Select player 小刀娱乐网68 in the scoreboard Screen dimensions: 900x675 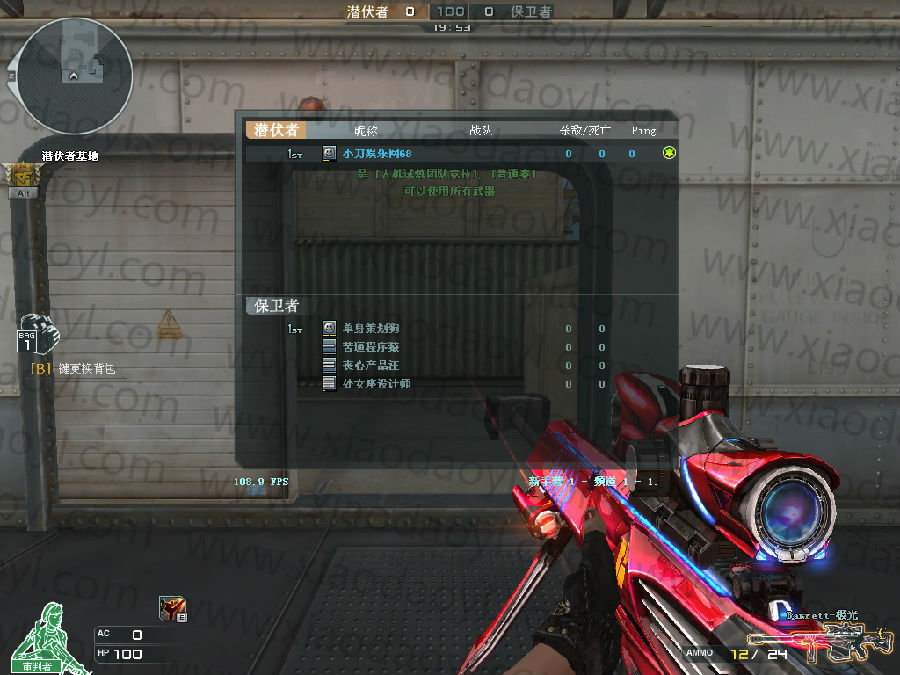coord(377,153)
